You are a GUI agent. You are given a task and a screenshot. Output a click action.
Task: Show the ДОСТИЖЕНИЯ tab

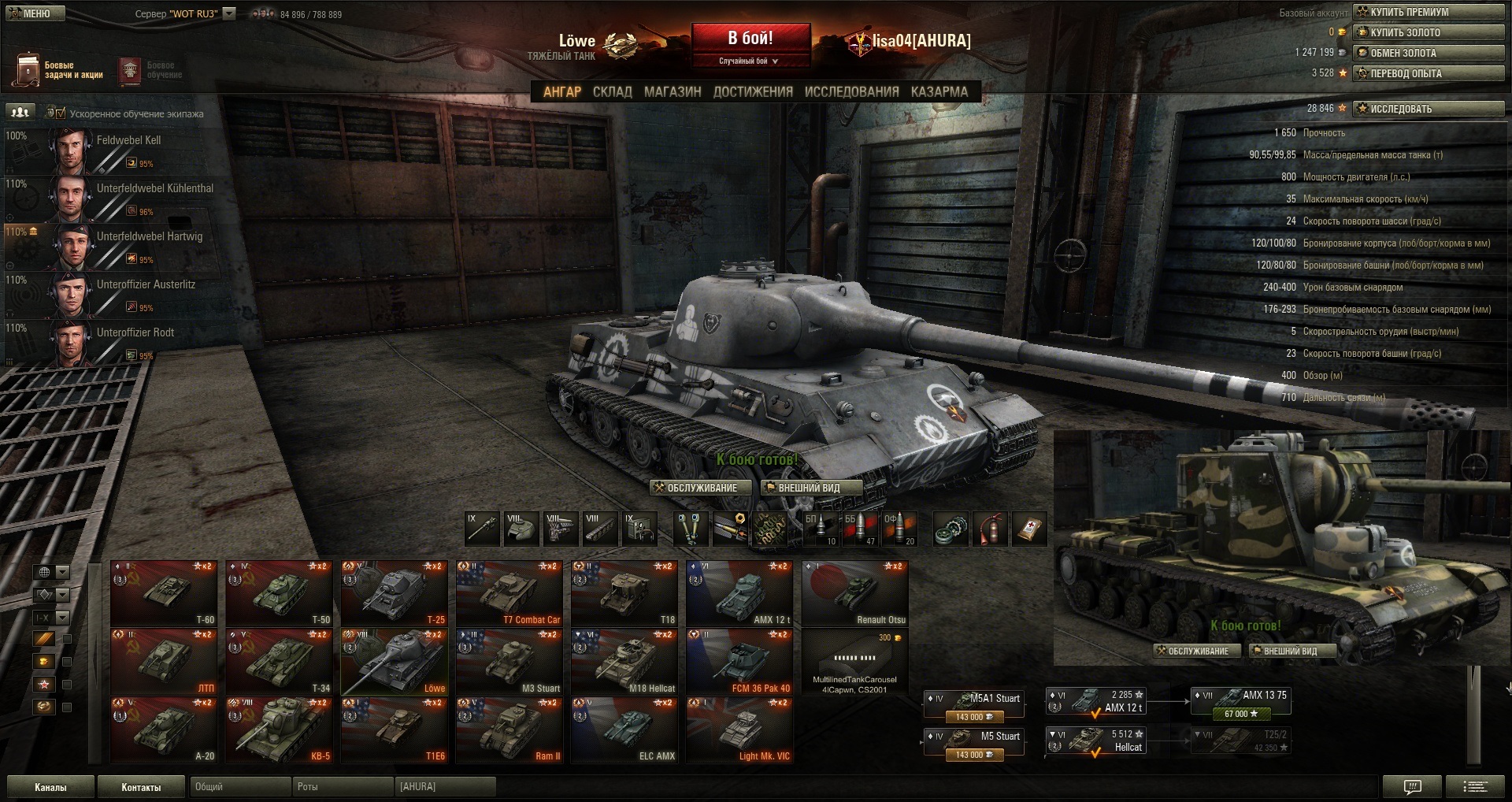[x=753, y=91]
